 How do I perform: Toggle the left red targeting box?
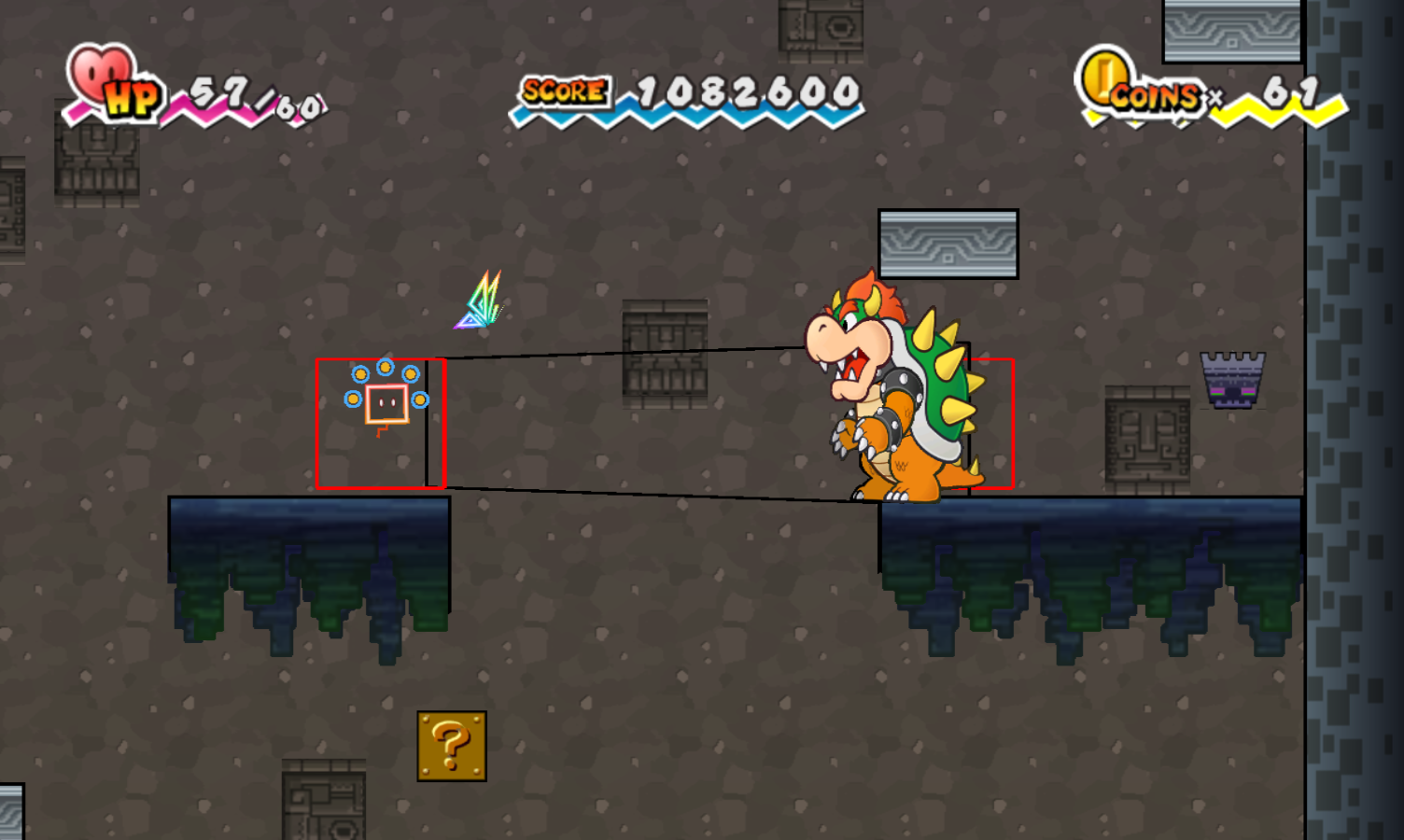pyautogui.click(x=381, y=422)
